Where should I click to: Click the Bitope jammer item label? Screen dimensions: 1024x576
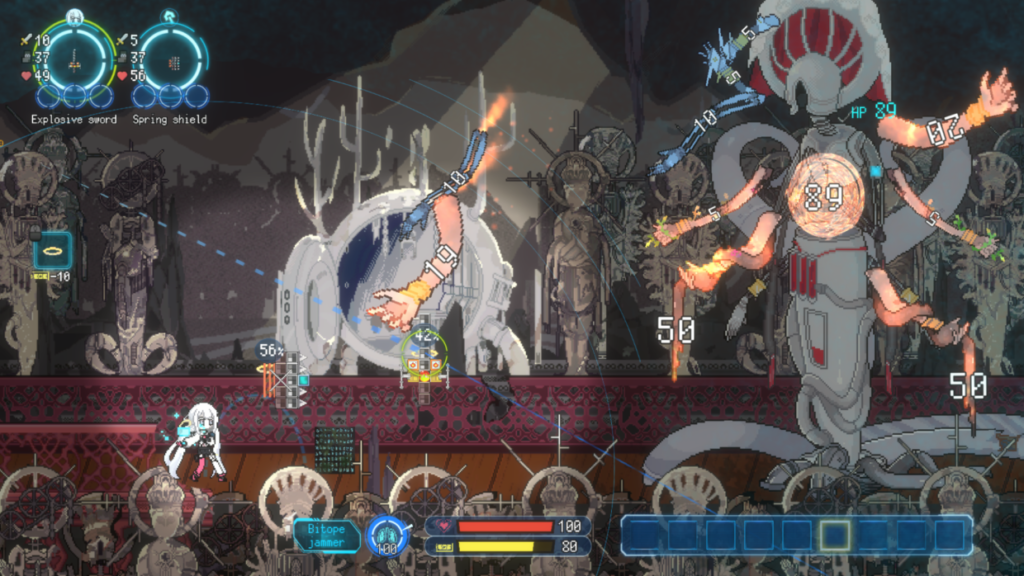[327, 535]
